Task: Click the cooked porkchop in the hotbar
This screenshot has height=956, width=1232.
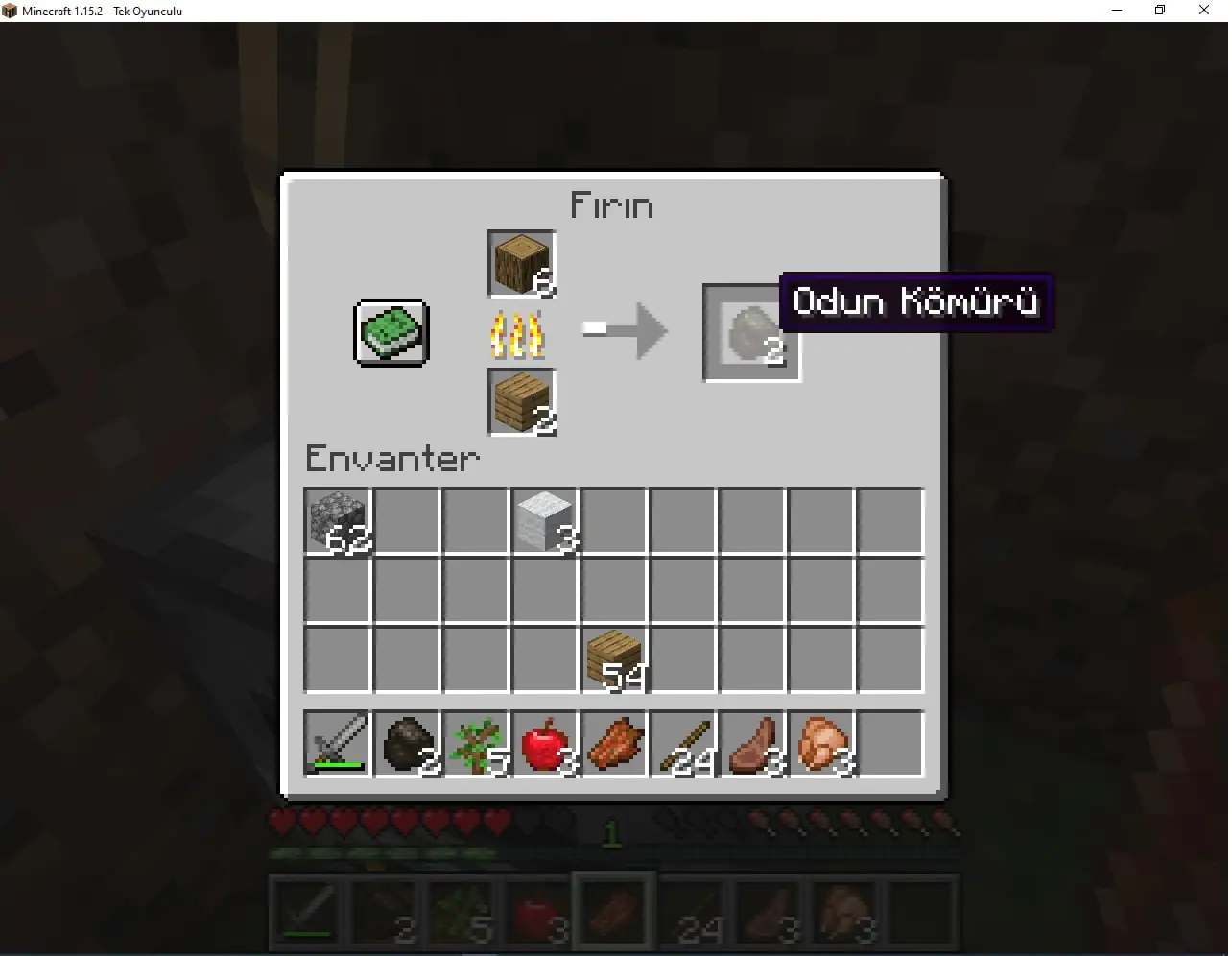Action: [x=614, y=744]
